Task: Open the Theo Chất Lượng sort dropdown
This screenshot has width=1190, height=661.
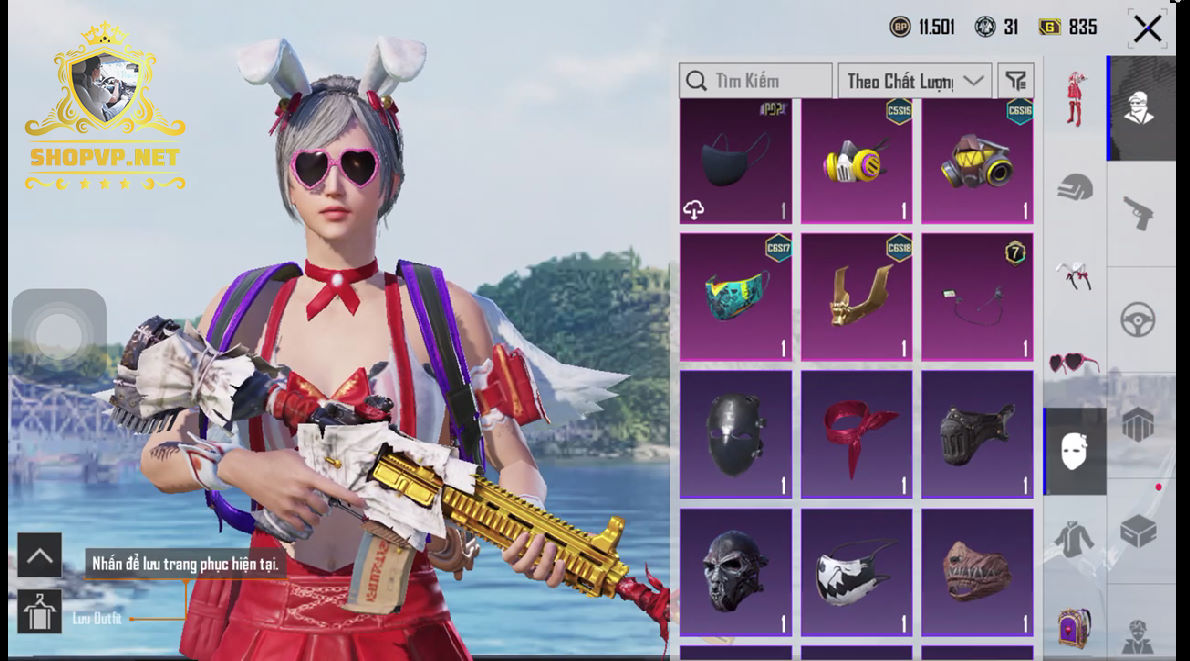Action: tap(914, 81)
